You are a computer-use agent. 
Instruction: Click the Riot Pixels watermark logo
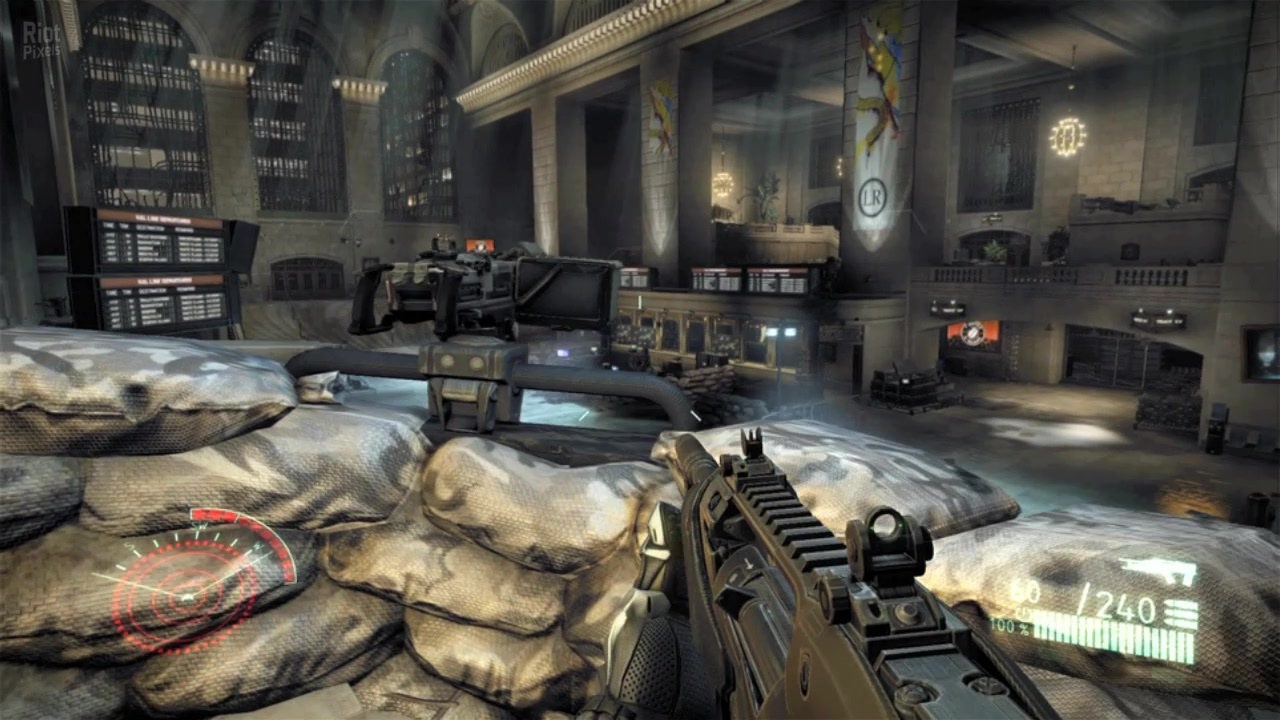(42, 40)
